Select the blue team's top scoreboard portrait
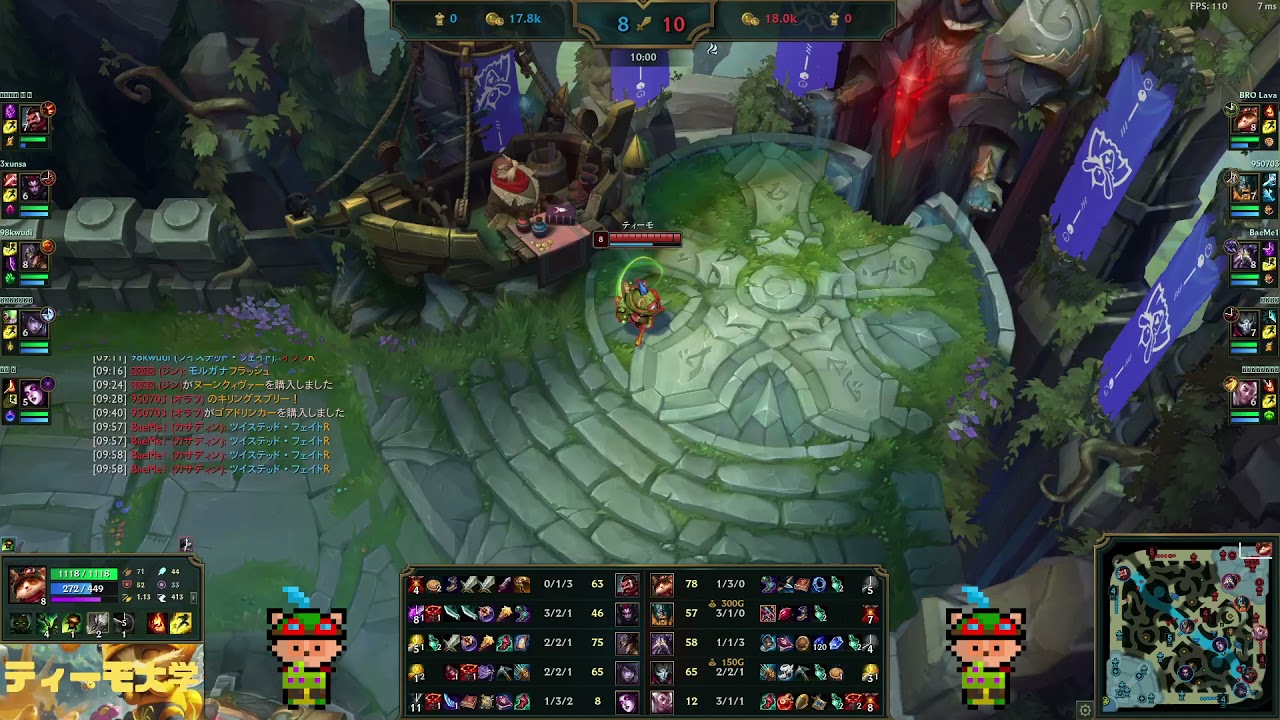The height and width of the screenshot is (720, 1280). [x=627, y=584]
